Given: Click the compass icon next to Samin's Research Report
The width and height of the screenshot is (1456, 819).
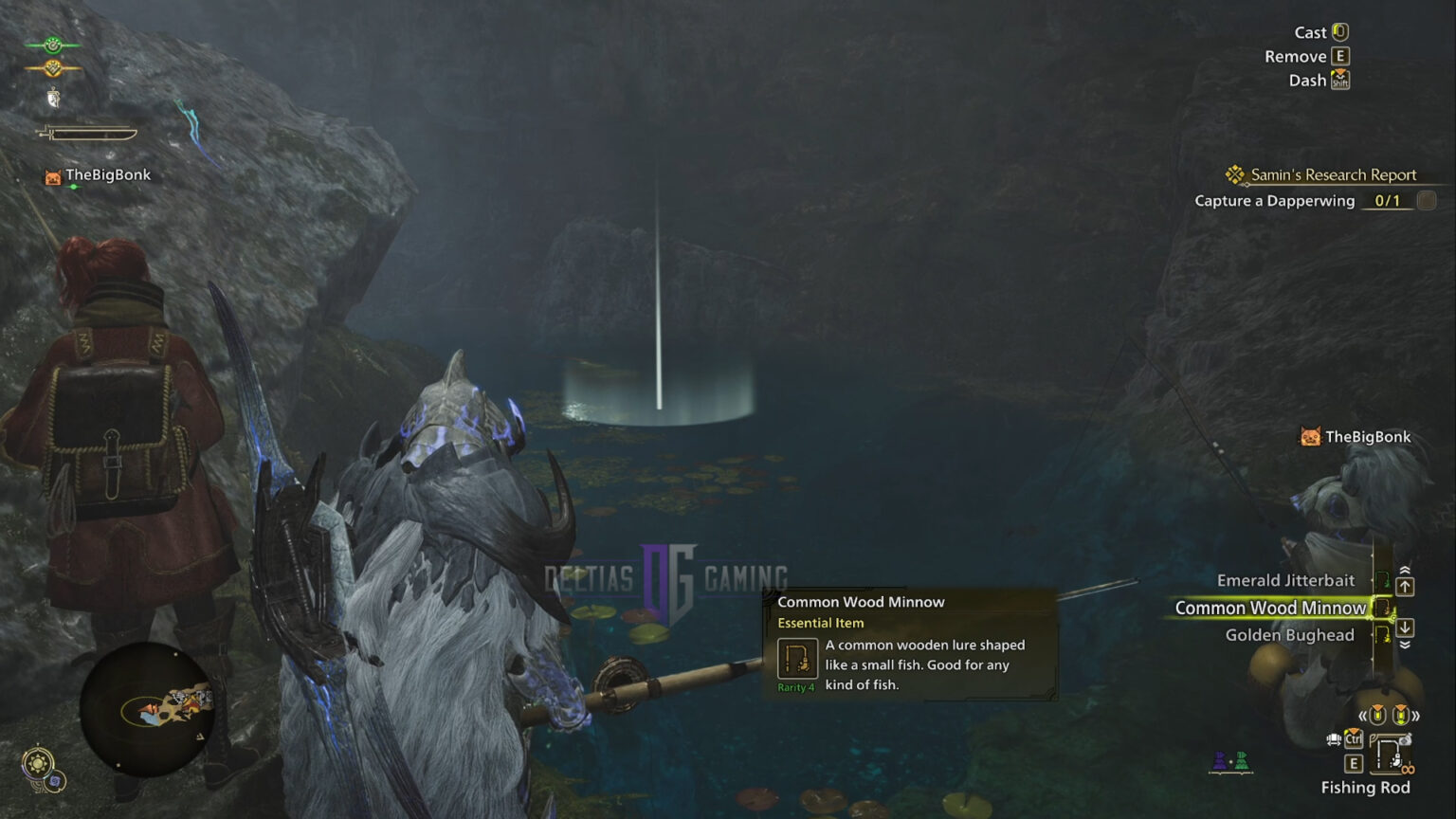Looking at the screenshot, I should (1234, 174).
